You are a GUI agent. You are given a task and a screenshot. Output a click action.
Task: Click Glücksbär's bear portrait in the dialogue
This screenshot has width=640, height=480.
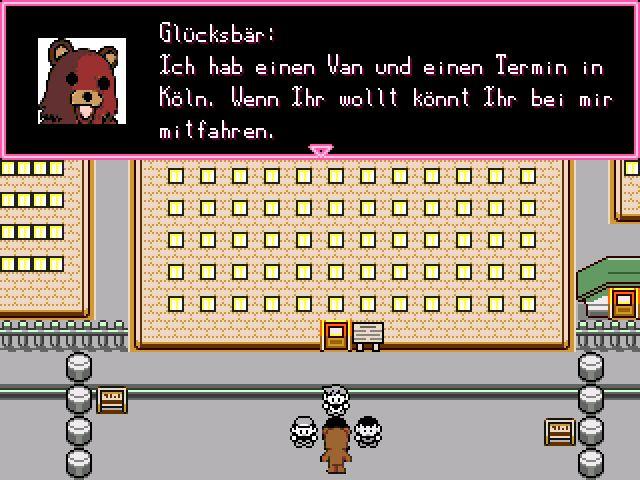pos(82,81)
